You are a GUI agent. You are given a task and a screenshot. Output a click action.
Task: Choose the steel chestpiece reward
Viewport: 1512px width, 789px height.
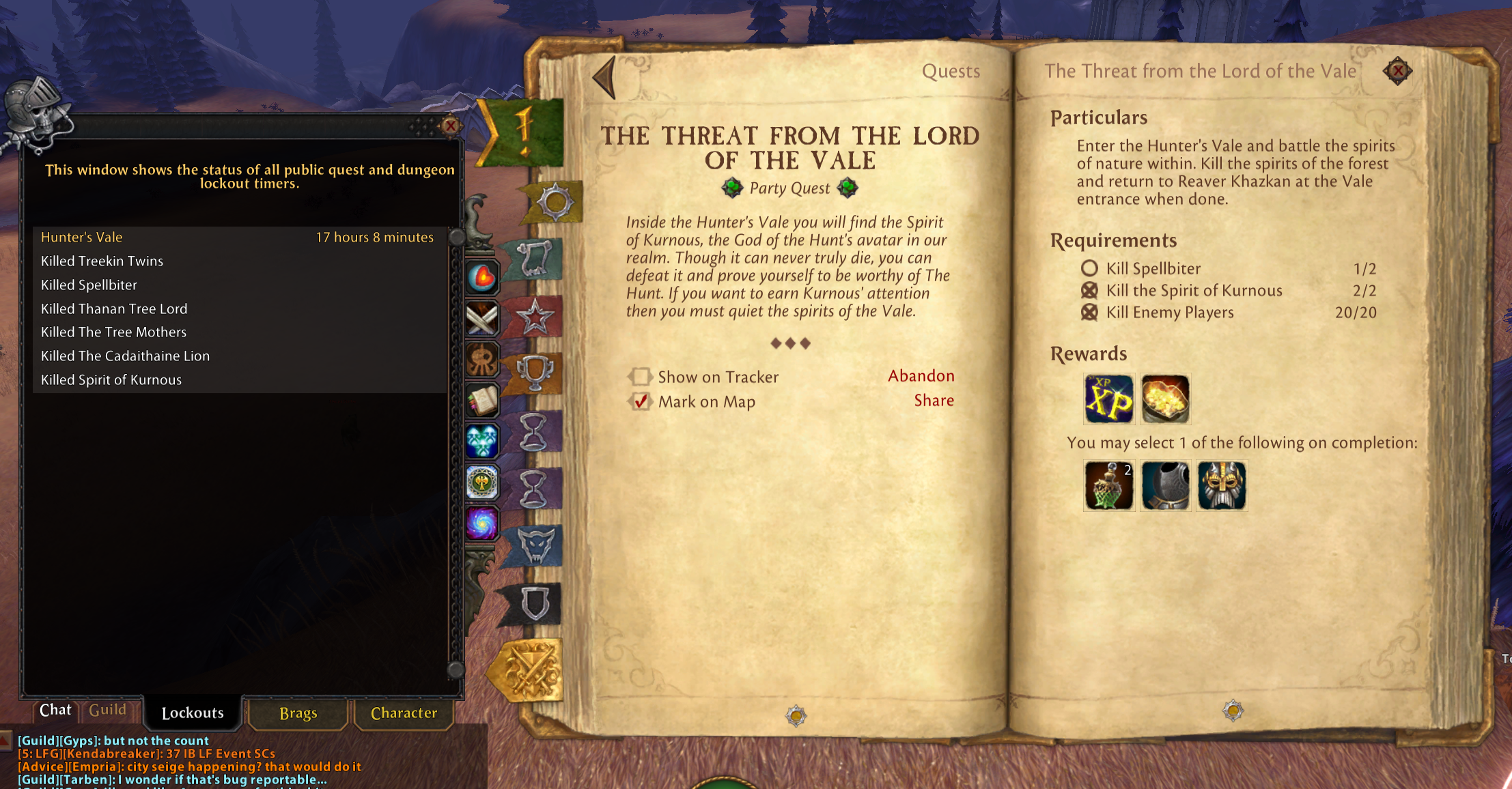click(1165, 486)
